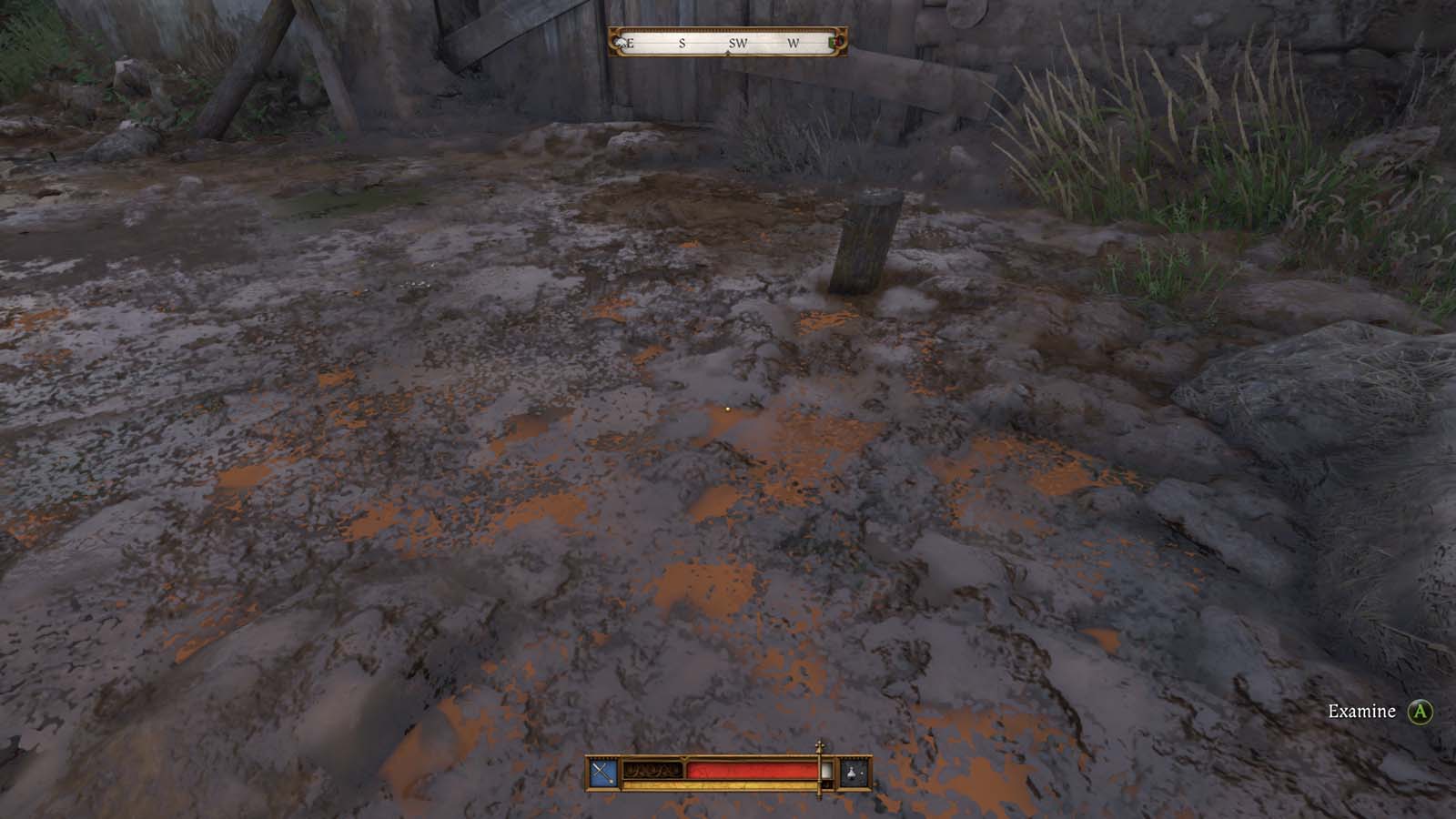Click the red health bar
Viewport: 1456px width, 819px height.
point(751,770)
